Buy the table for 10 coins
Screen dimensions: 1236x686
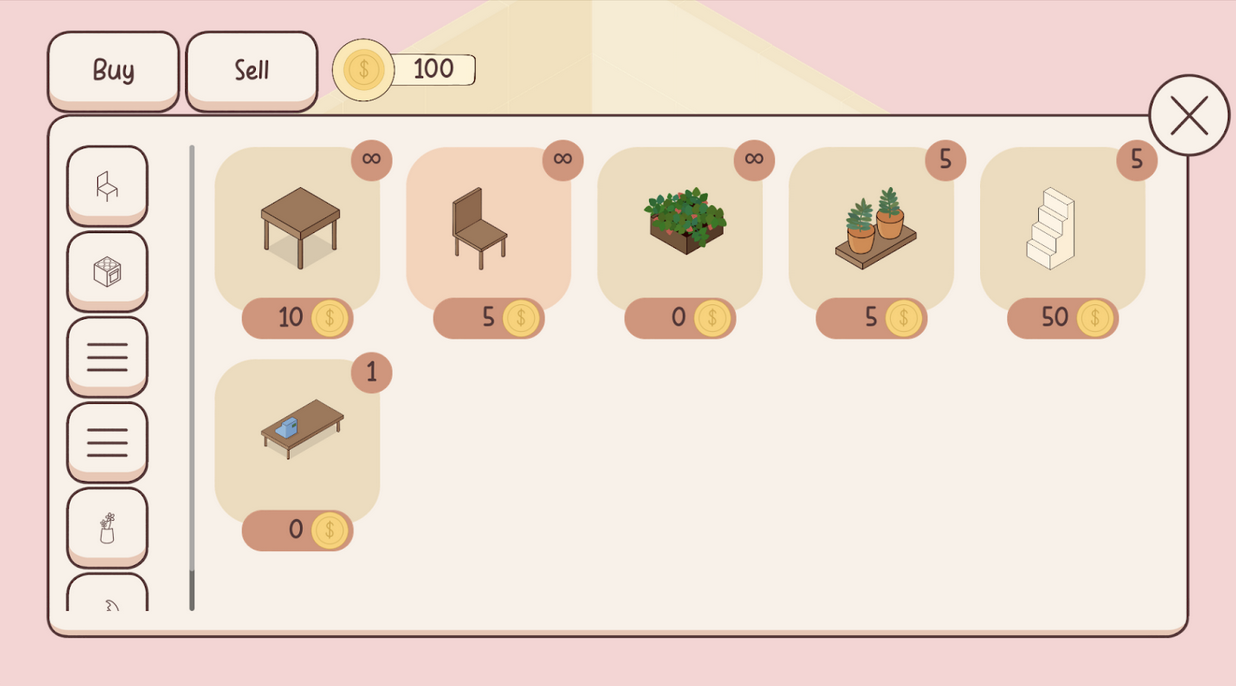[x=297, y=318]
